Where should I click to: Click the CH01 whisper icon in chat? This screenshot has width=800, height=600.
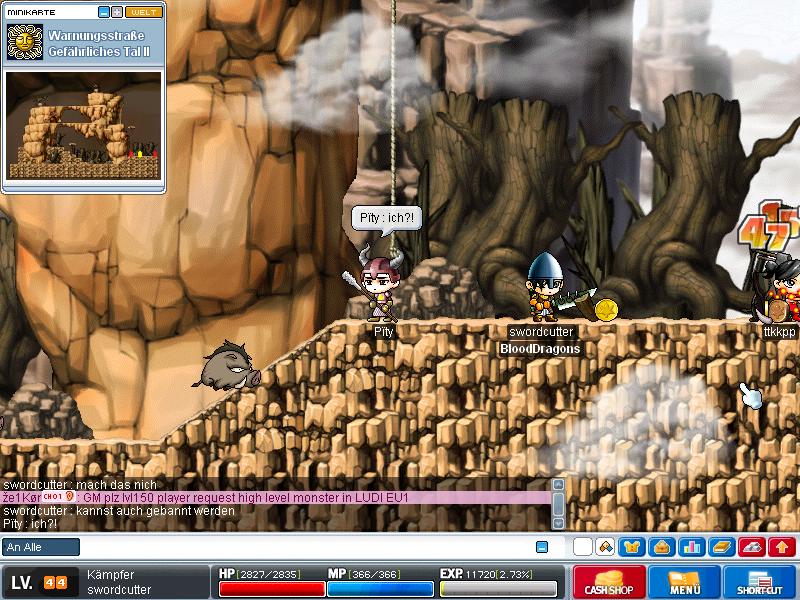(x=53, y=497)
